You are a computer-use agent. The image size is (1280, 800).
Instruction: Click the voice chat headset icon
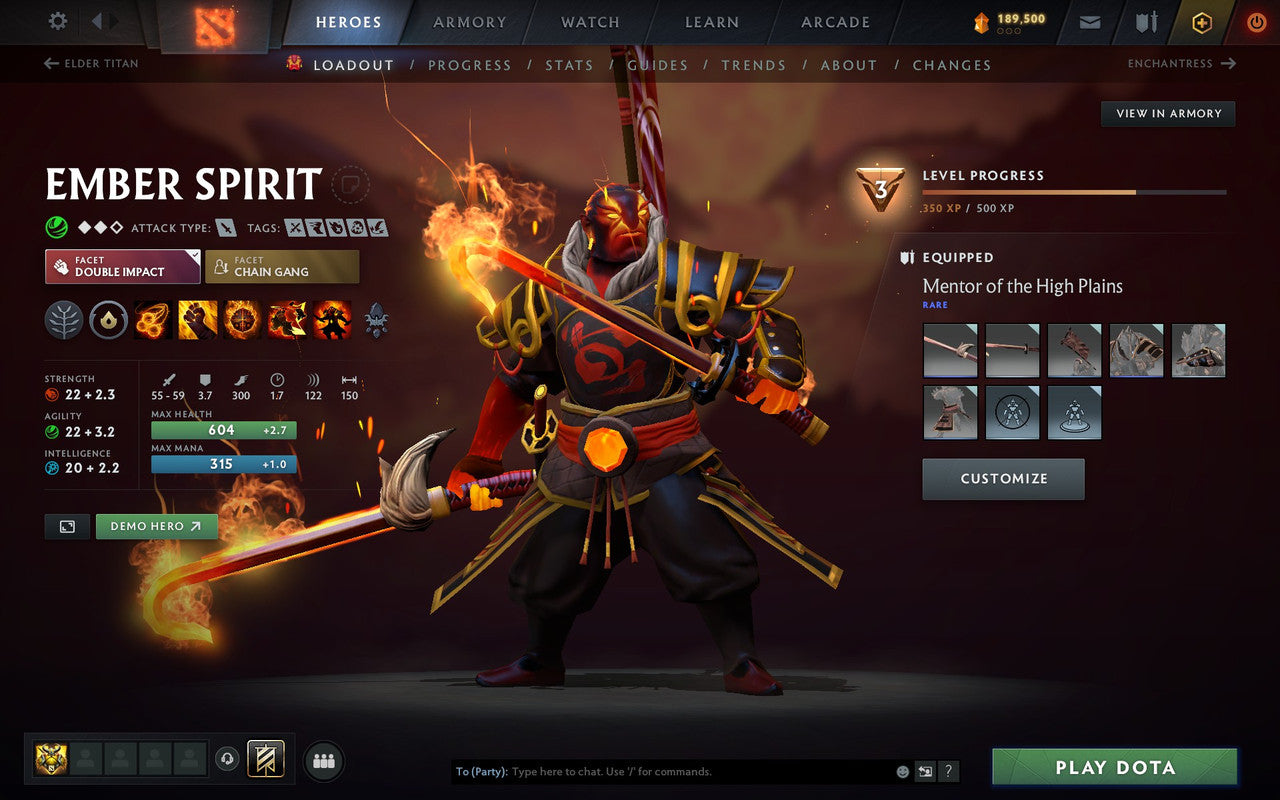pos(229,761)
